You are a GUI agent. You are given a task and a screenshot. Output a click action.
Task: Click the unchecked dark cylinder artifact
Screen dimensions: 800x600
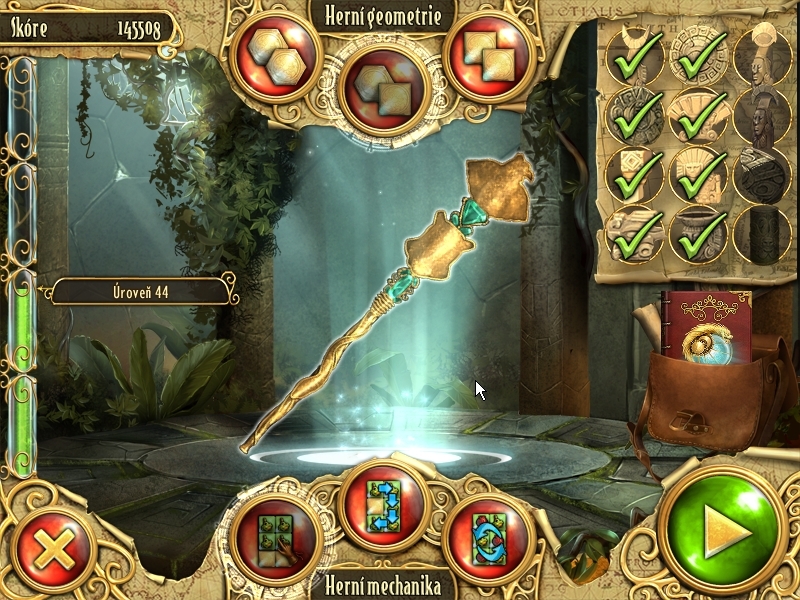(x=762, y=233)
